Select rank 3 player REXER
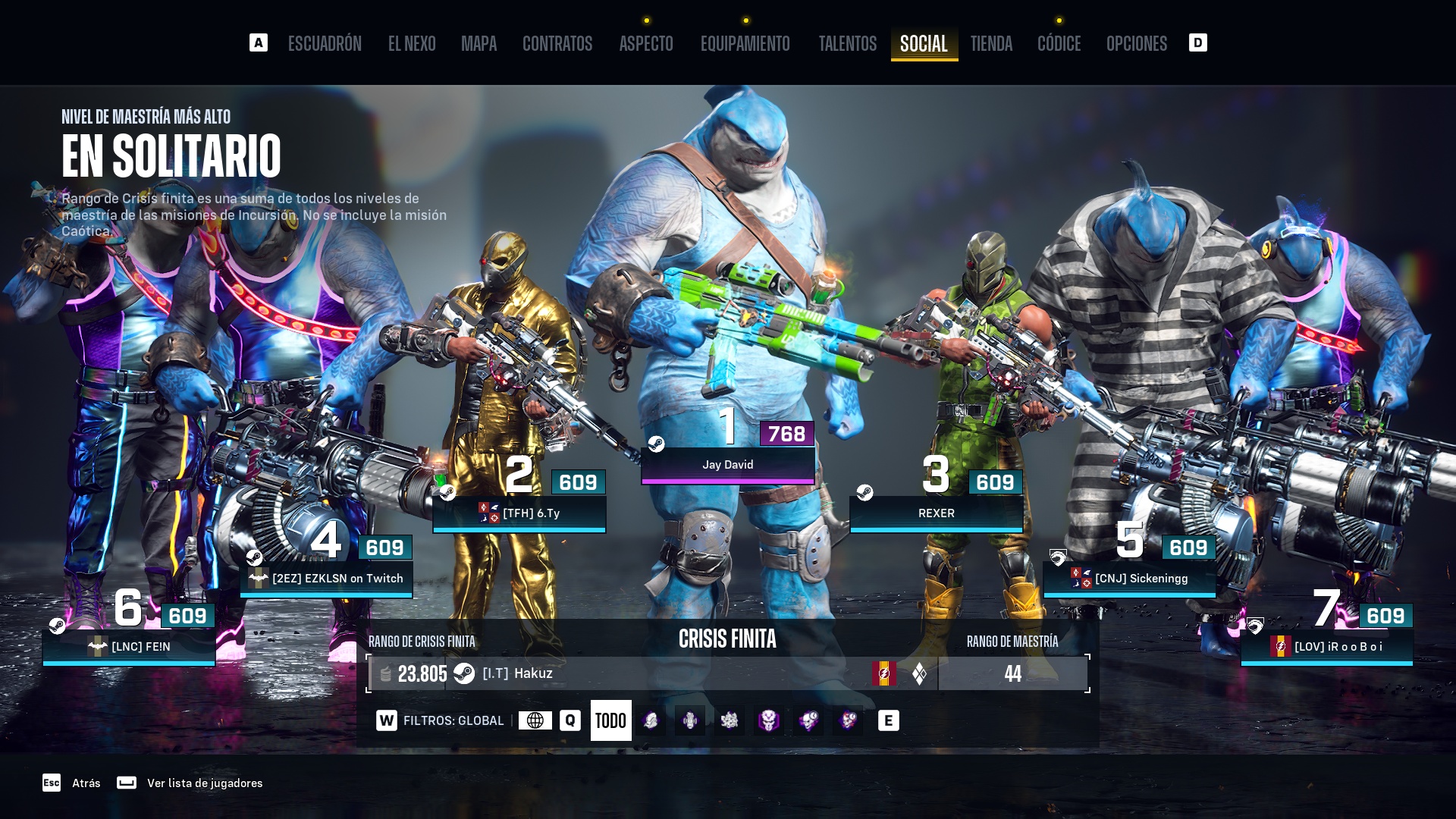Image resolution: width=1456 pixels, height=819 pixels. point(936,513)
